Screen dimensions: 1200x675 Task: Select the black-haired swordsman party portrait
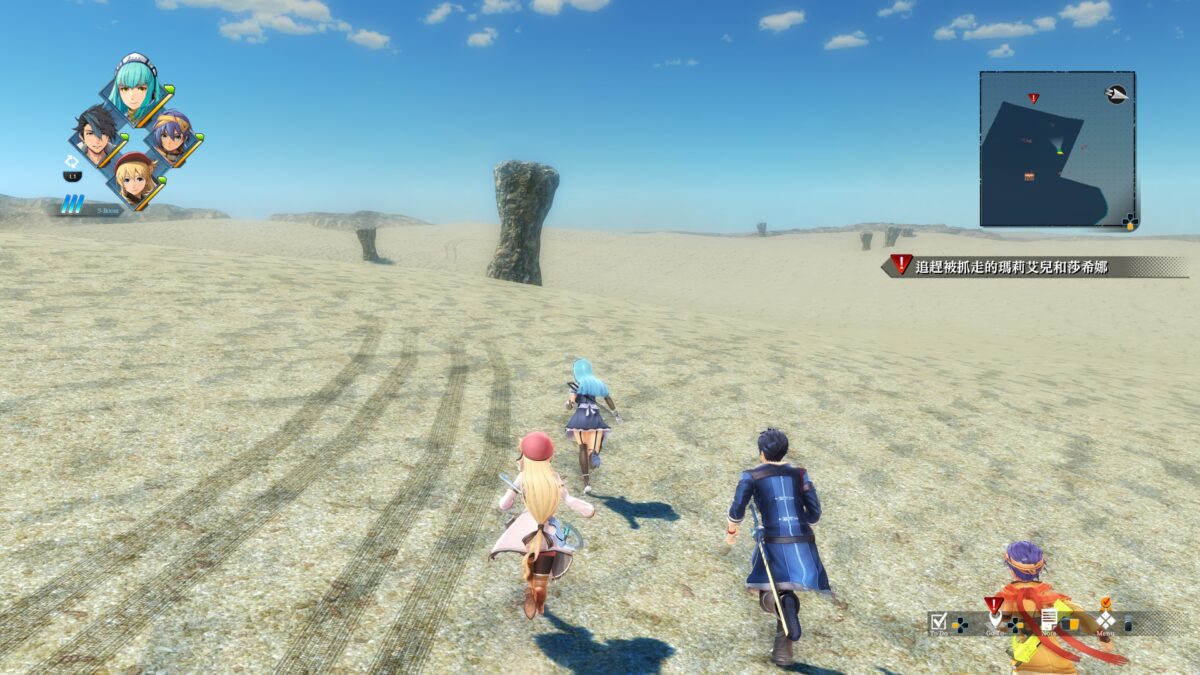[x=97, y=137]
